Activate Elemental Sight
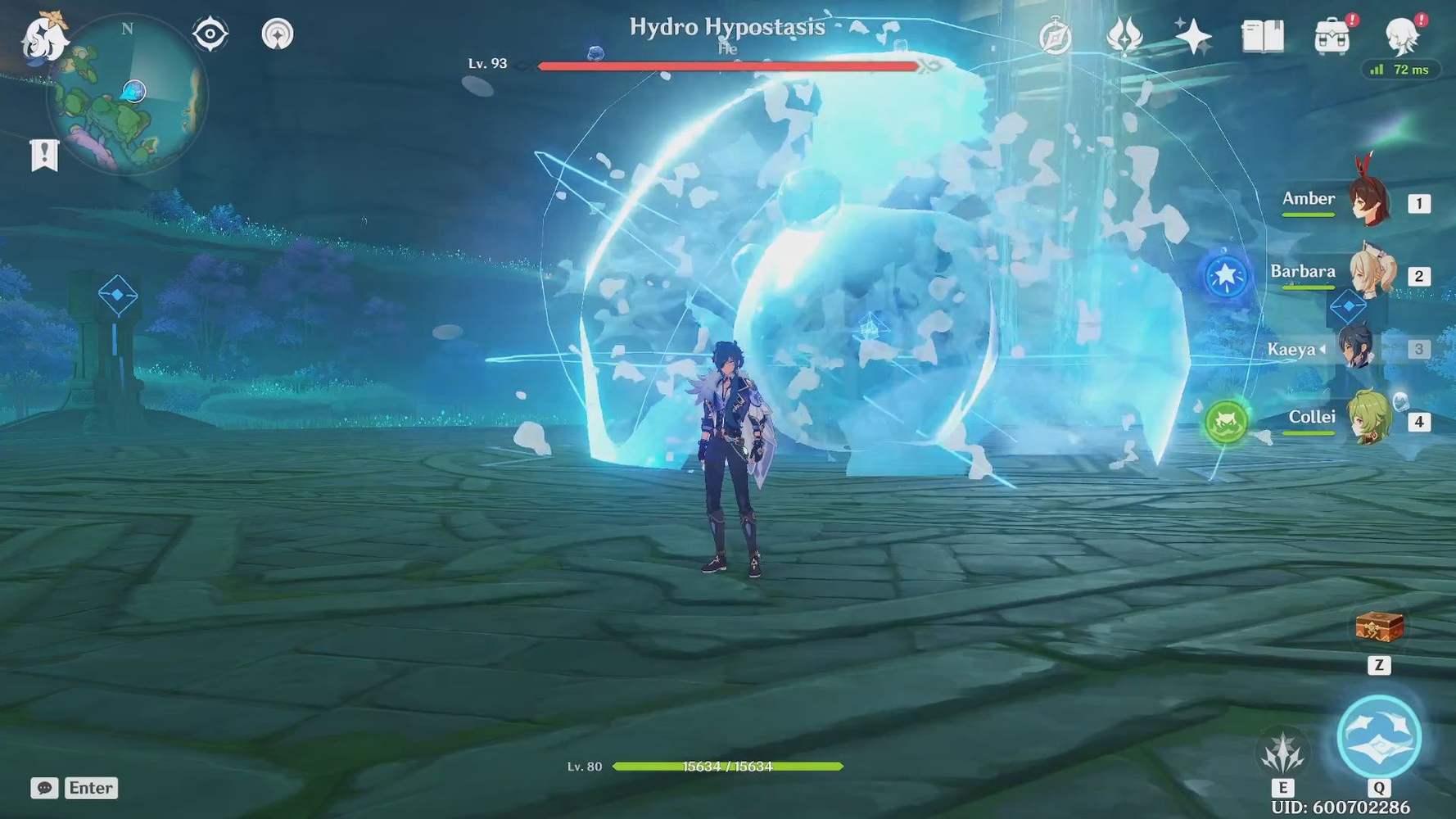1456x819 pixels. tap(210, 34)
